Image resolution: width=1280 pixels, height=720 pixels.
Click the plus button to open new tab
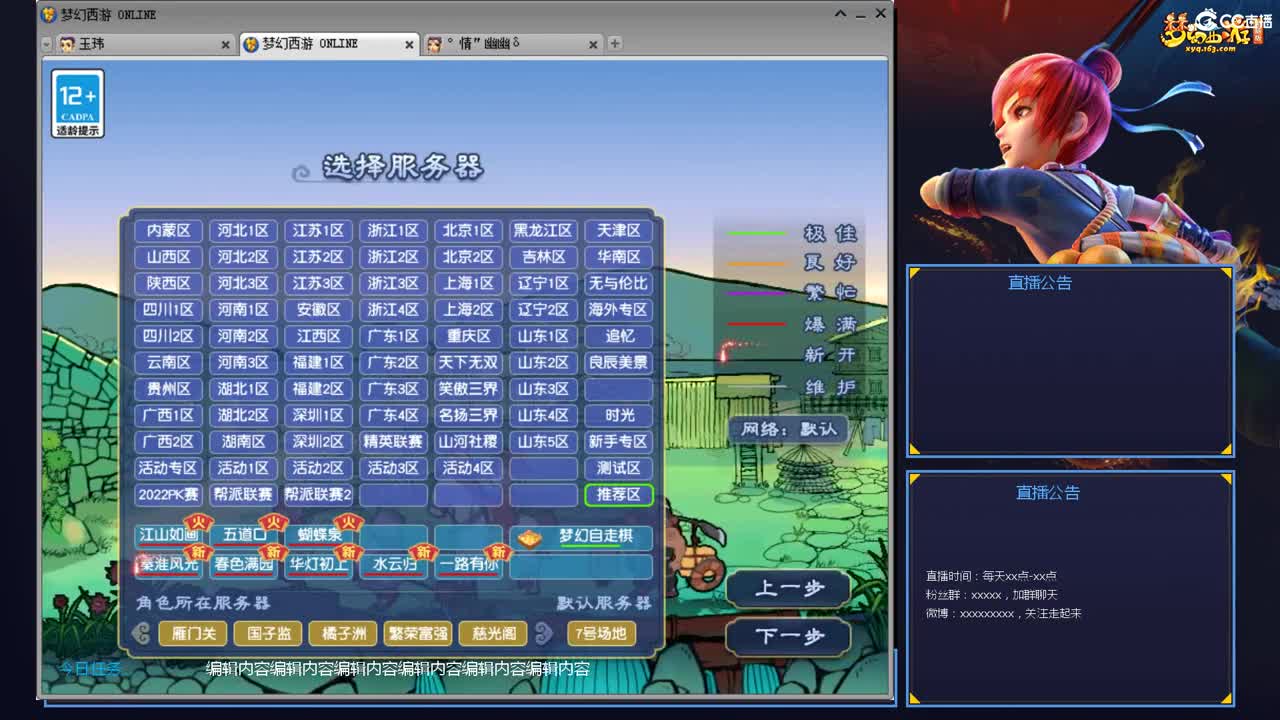coord(615,42)
